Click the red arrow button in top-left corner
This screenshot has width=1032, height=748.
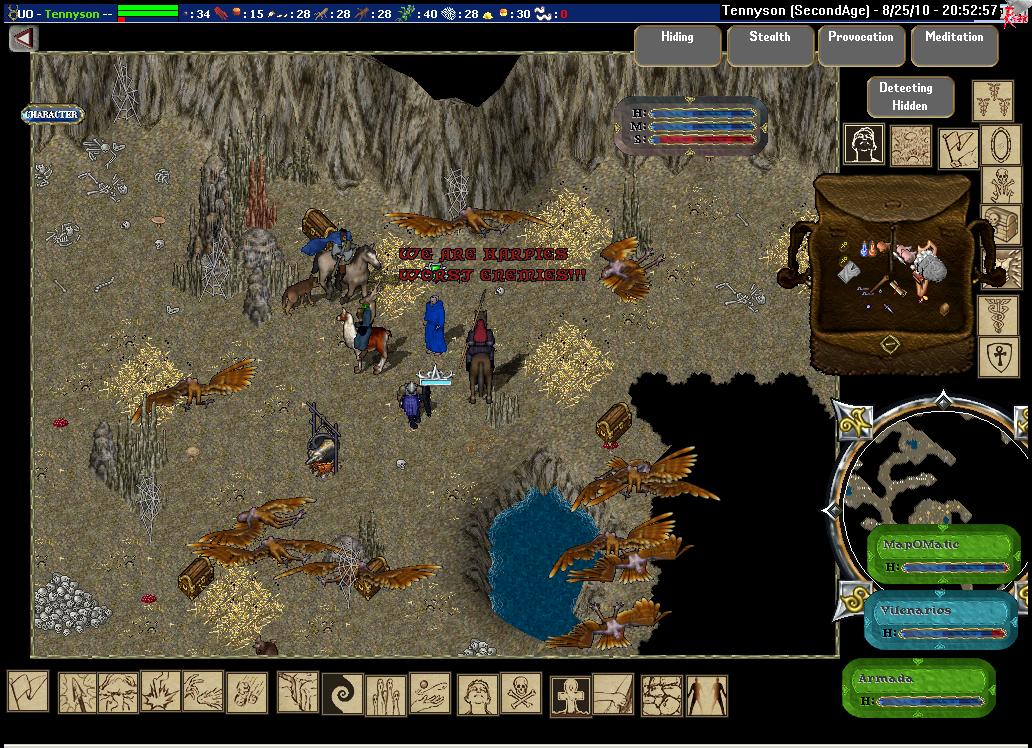pyautogui.click(x=23, y=39)
